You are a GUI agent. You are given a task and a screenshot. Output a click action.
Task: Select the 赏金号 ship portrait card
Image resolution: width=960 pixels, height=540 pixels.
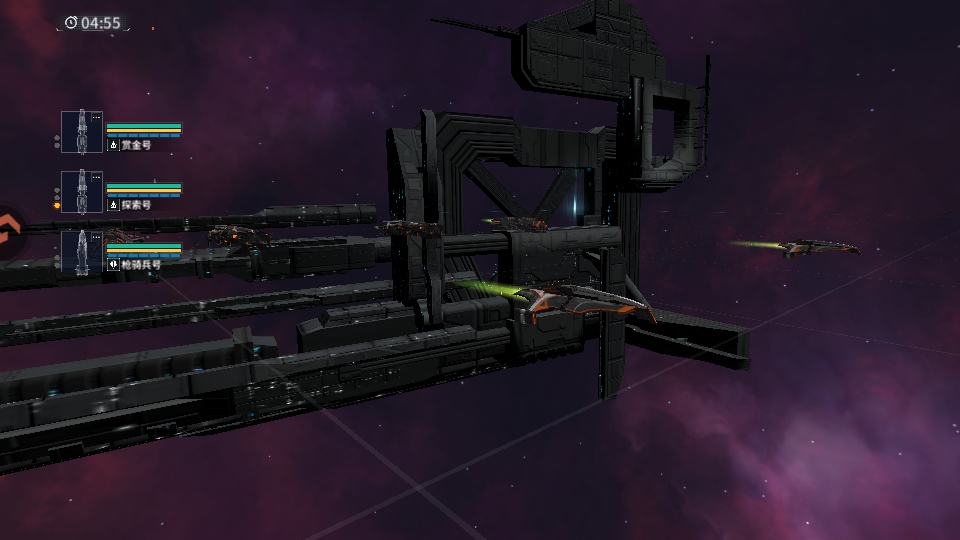pyautogui.click(x=81, y=133)
